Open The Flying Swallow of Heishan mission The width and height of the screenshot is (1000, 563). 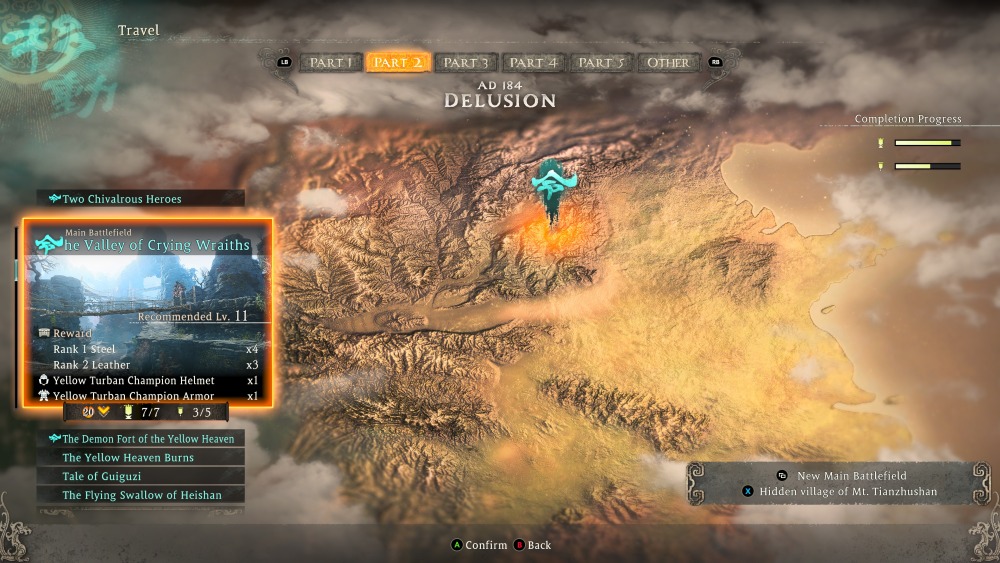pos(141,495)
